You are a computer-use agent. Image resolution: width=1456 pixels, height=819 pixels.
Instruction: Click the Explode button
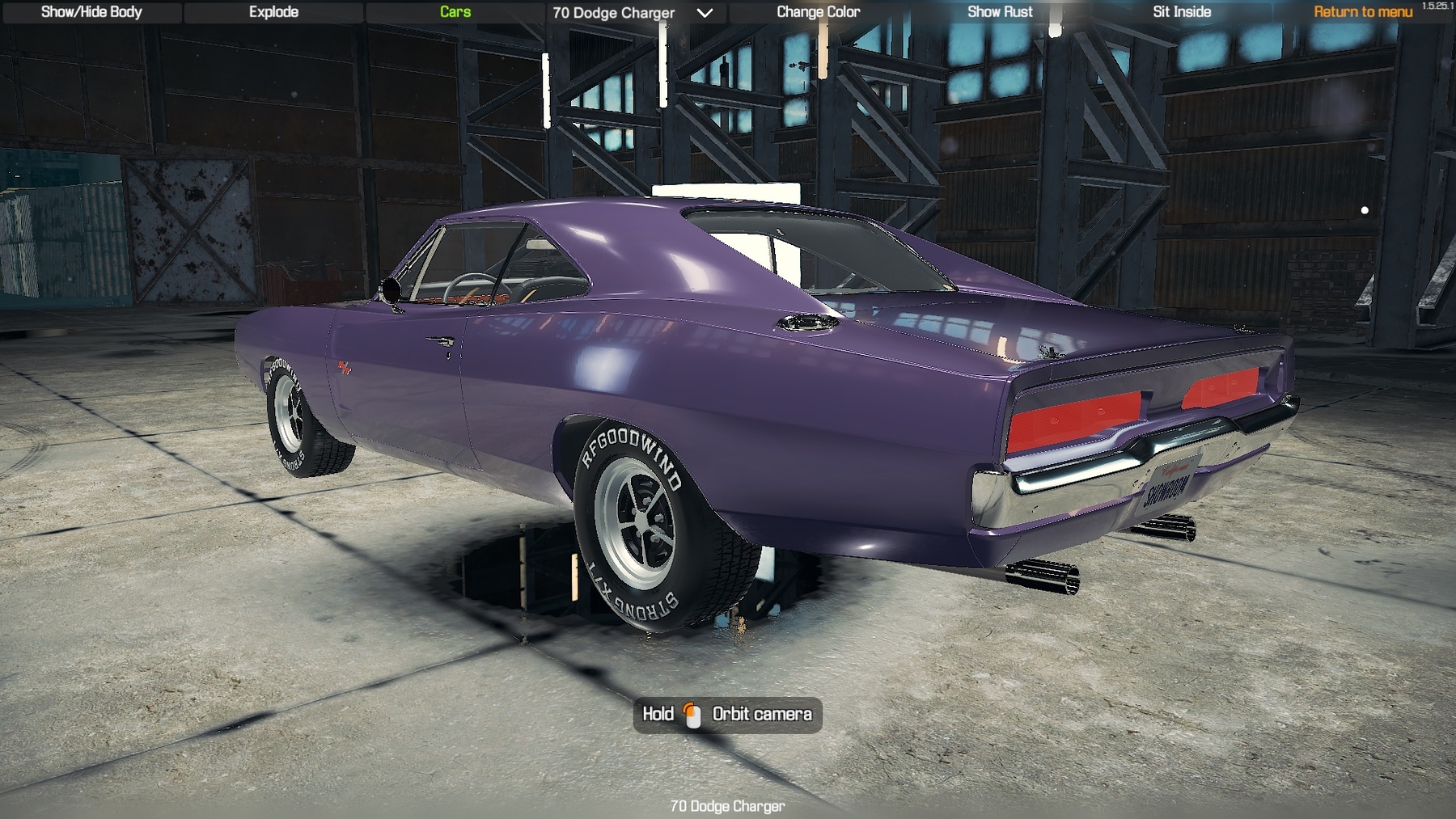273,12
